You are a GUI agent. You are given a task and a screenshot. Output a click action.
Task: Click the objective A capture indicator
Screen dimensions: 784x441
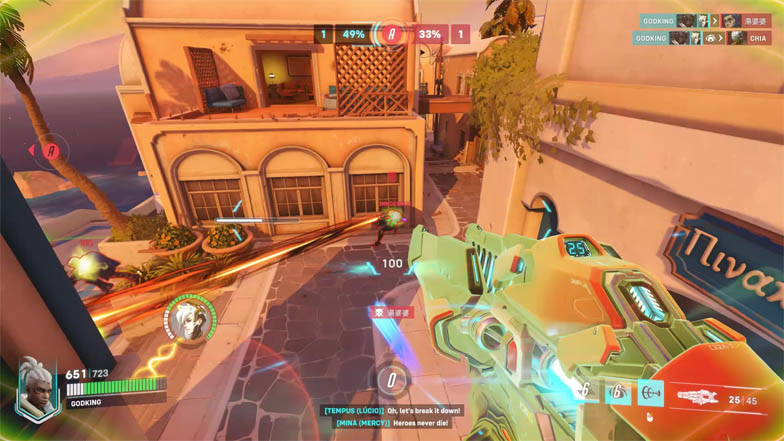pyautogui.click(x=391, y=35)
